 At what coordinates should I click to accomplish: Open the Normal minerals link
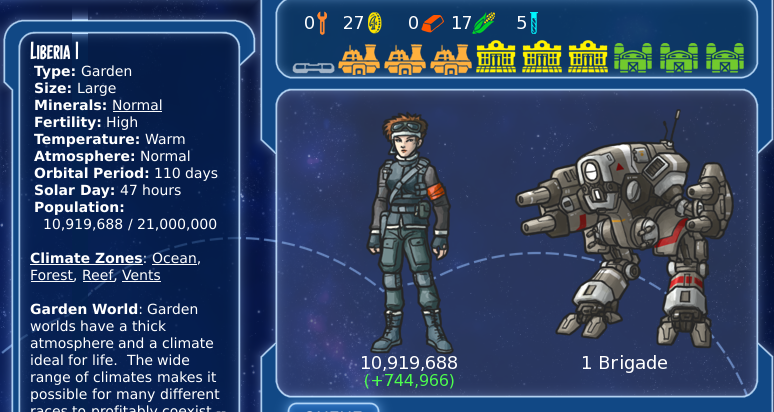137,105
